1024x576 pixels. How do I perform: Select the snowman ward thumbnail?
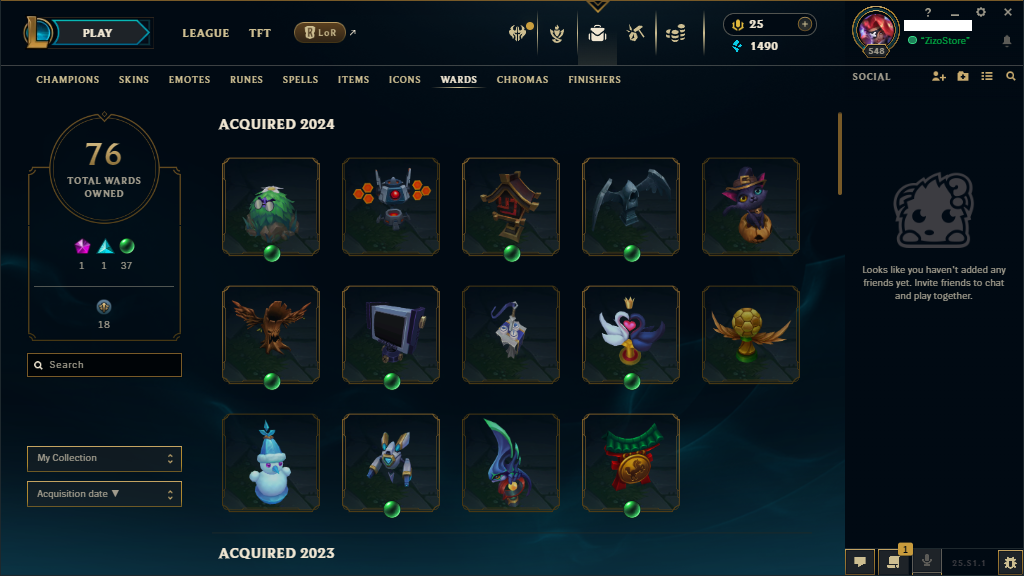click(271, 462)
